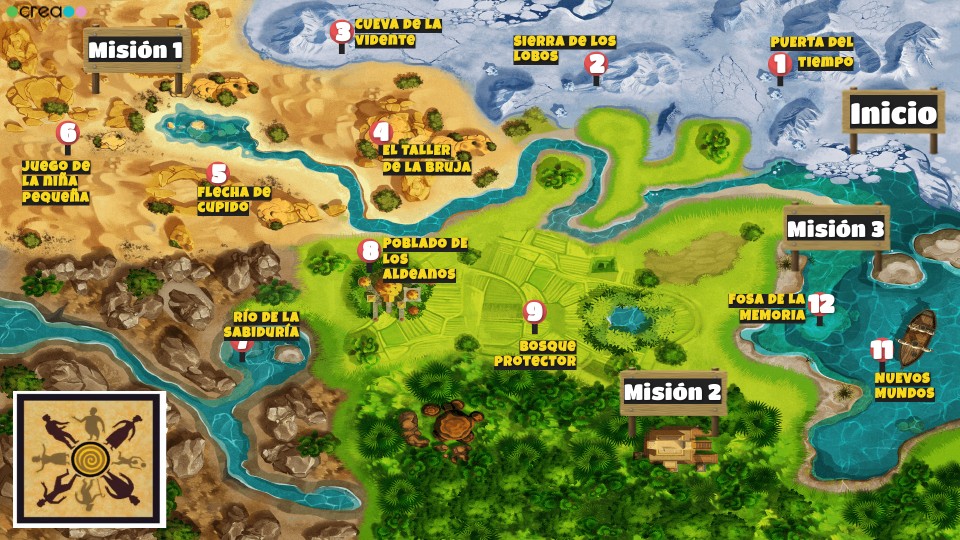Select marker 5 Flecha de Cupido
Viewport: 960px width, 540px height.
(x=219, y=174)
